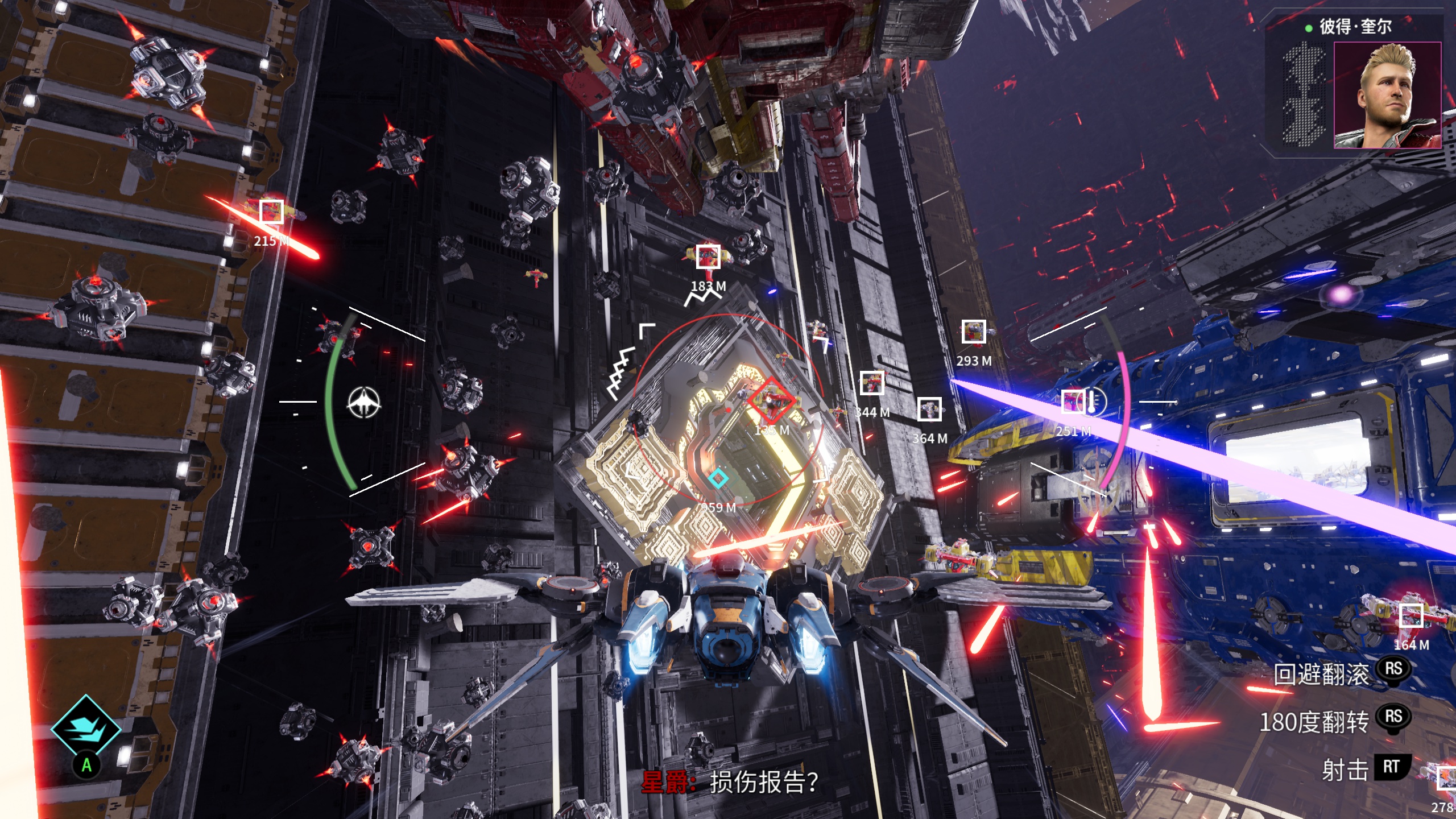Select the enemy marker reading 164 M
Image resolution: width=1456 pixels, height=819 pixels.
pos(1411,616)
